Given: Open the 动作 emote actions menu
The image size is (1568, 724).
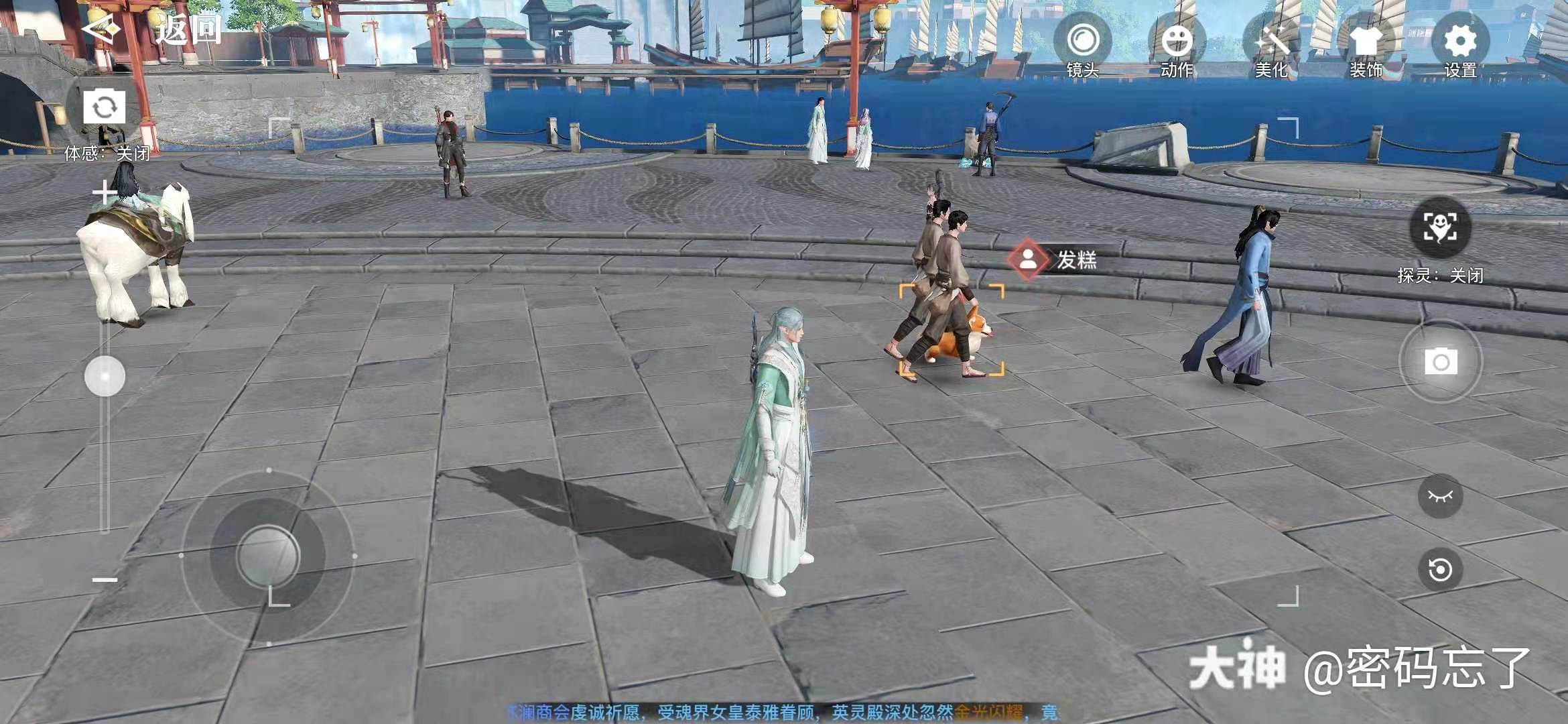Looking at the screenshot, I should point(1177,42).
